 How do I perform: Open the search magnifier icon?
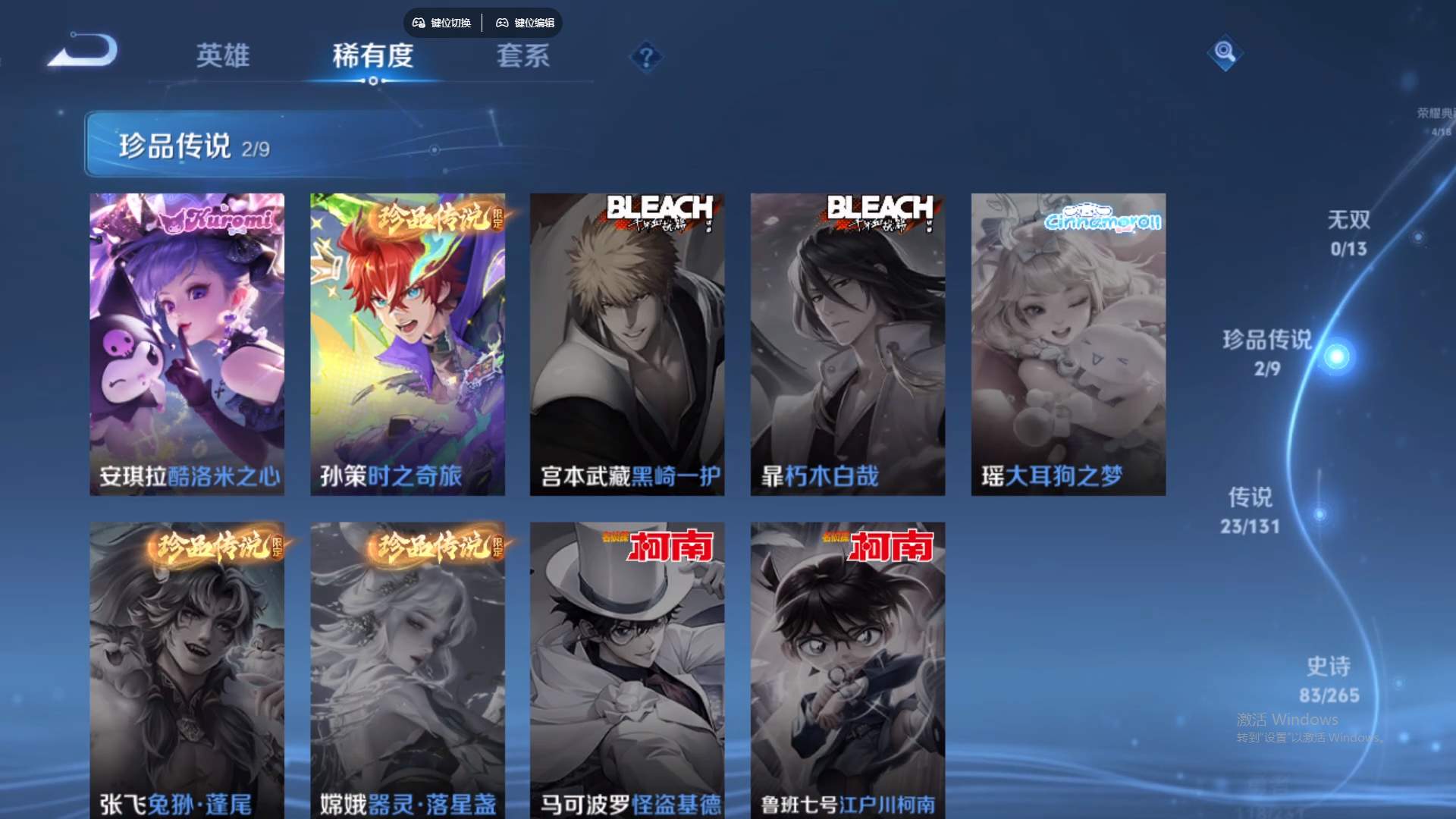(1225, 54)
